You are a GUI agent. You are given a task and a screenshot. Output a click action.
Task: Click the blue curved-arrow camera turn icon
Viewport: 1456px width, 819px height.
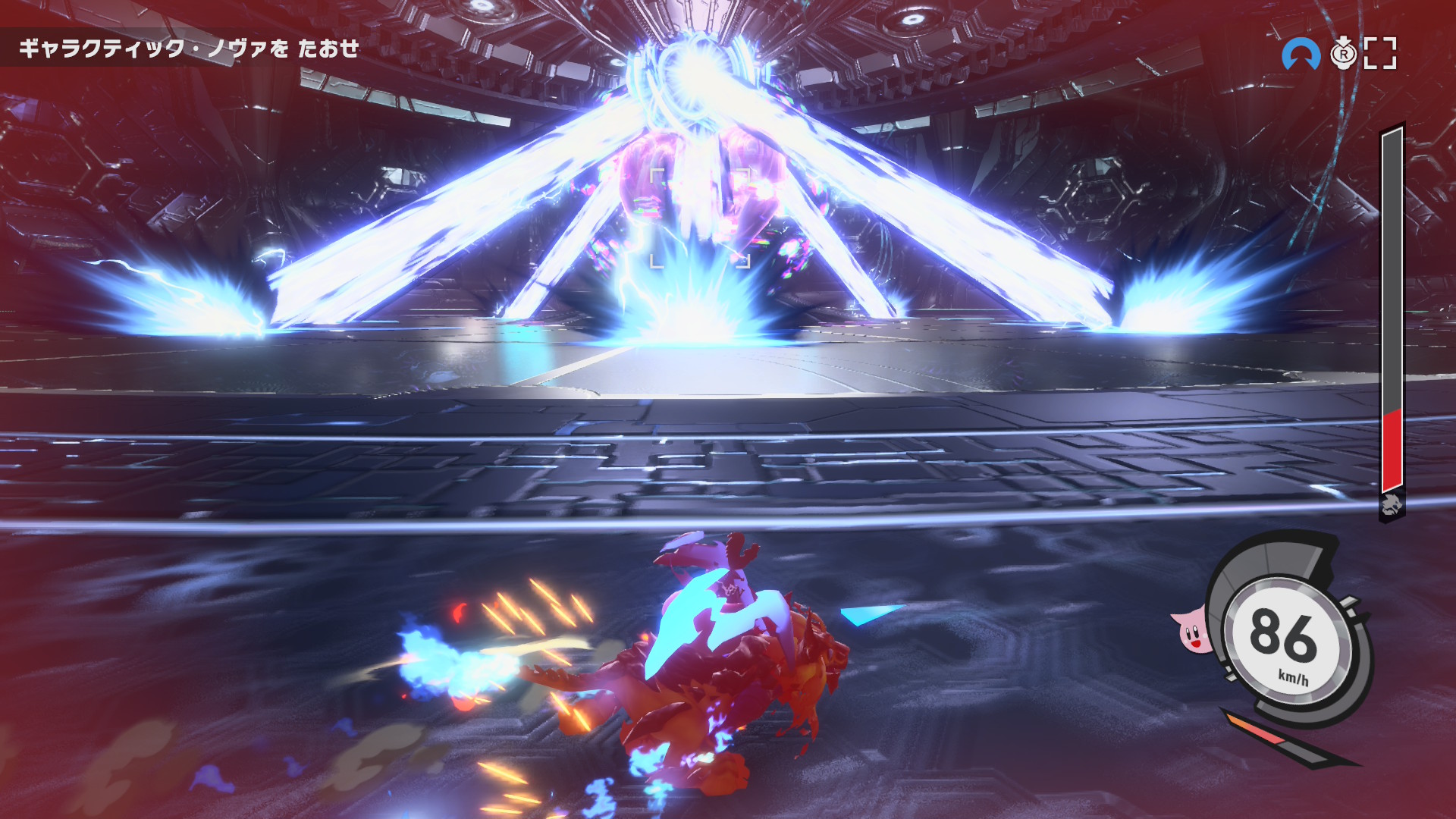[1301, 55]
